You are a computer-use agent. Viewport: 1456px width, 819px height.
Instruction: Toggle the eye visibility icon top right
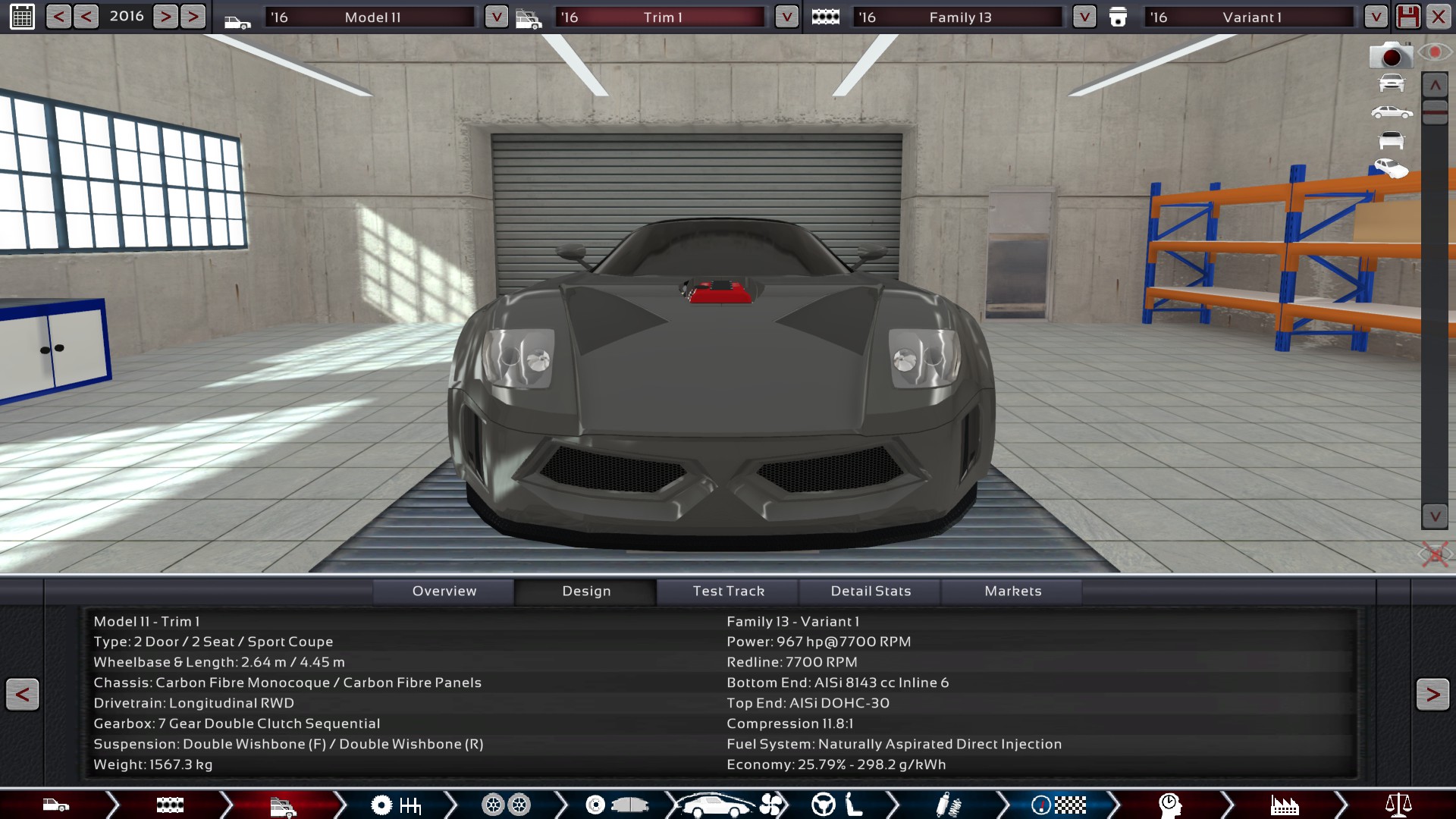1436,52
